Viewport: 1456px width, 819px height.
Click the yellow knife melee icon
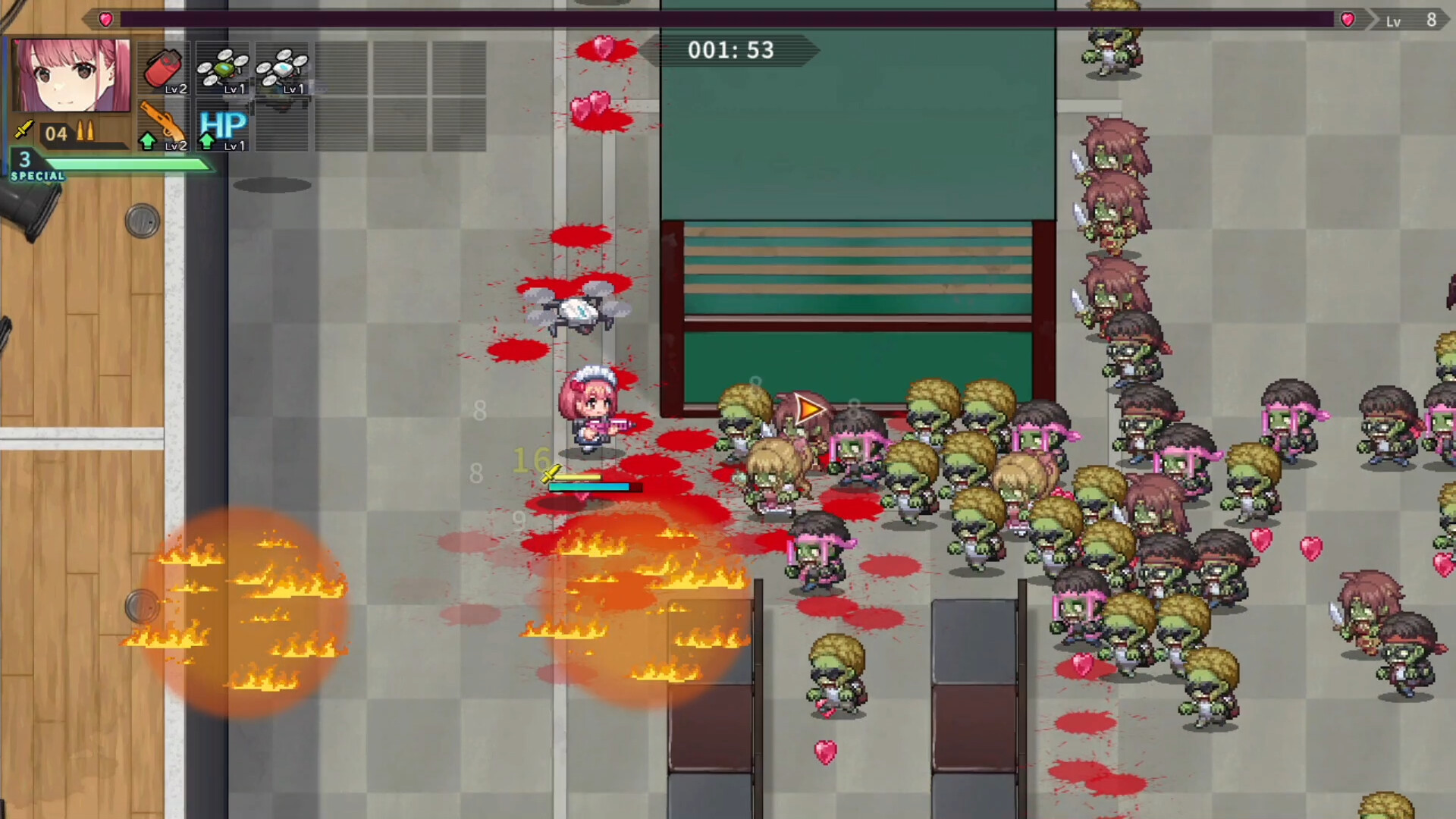click(23, 130)
